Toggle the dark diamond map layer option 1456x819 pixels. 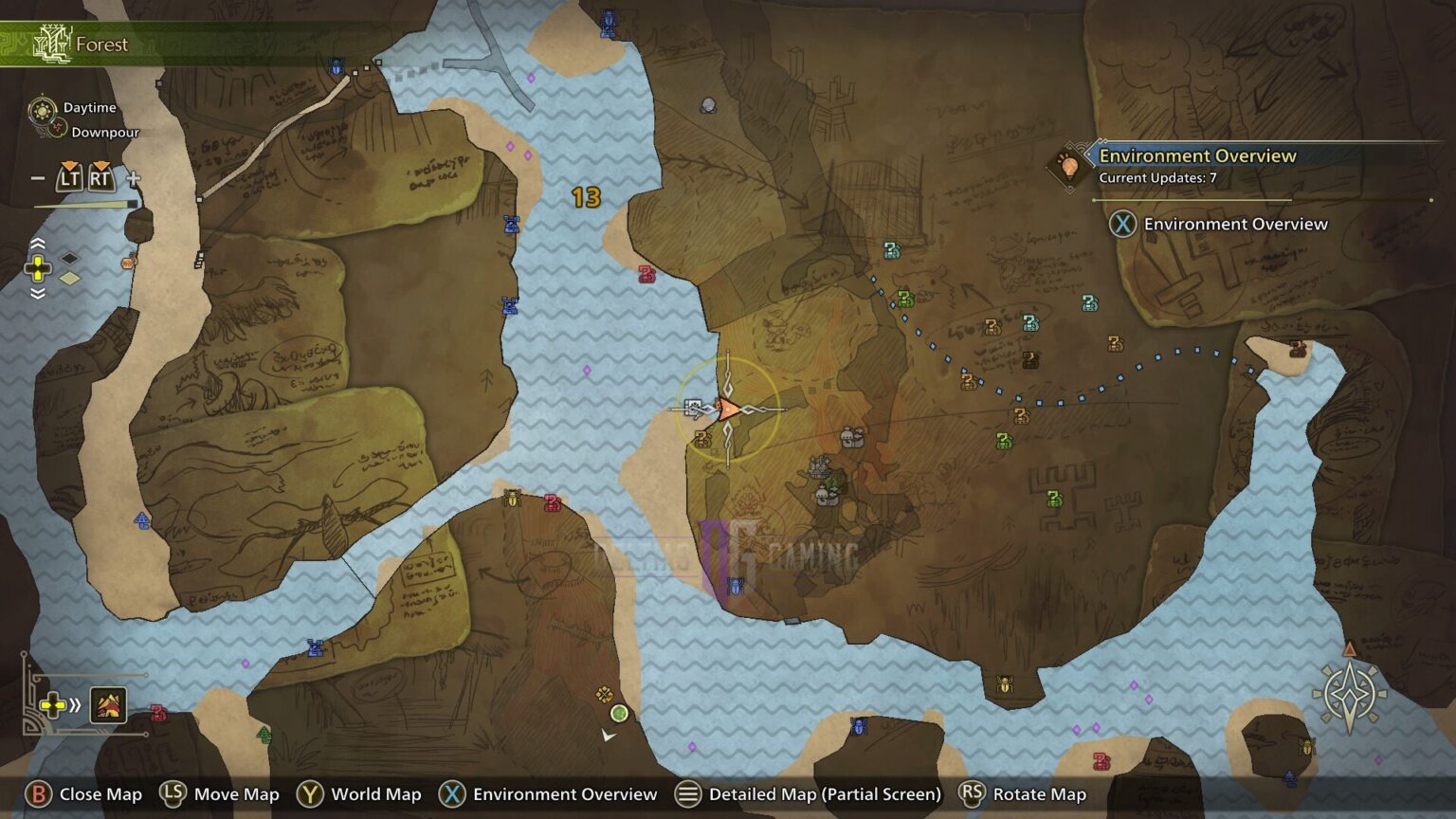pyautogui.click(x=69, y=258)
